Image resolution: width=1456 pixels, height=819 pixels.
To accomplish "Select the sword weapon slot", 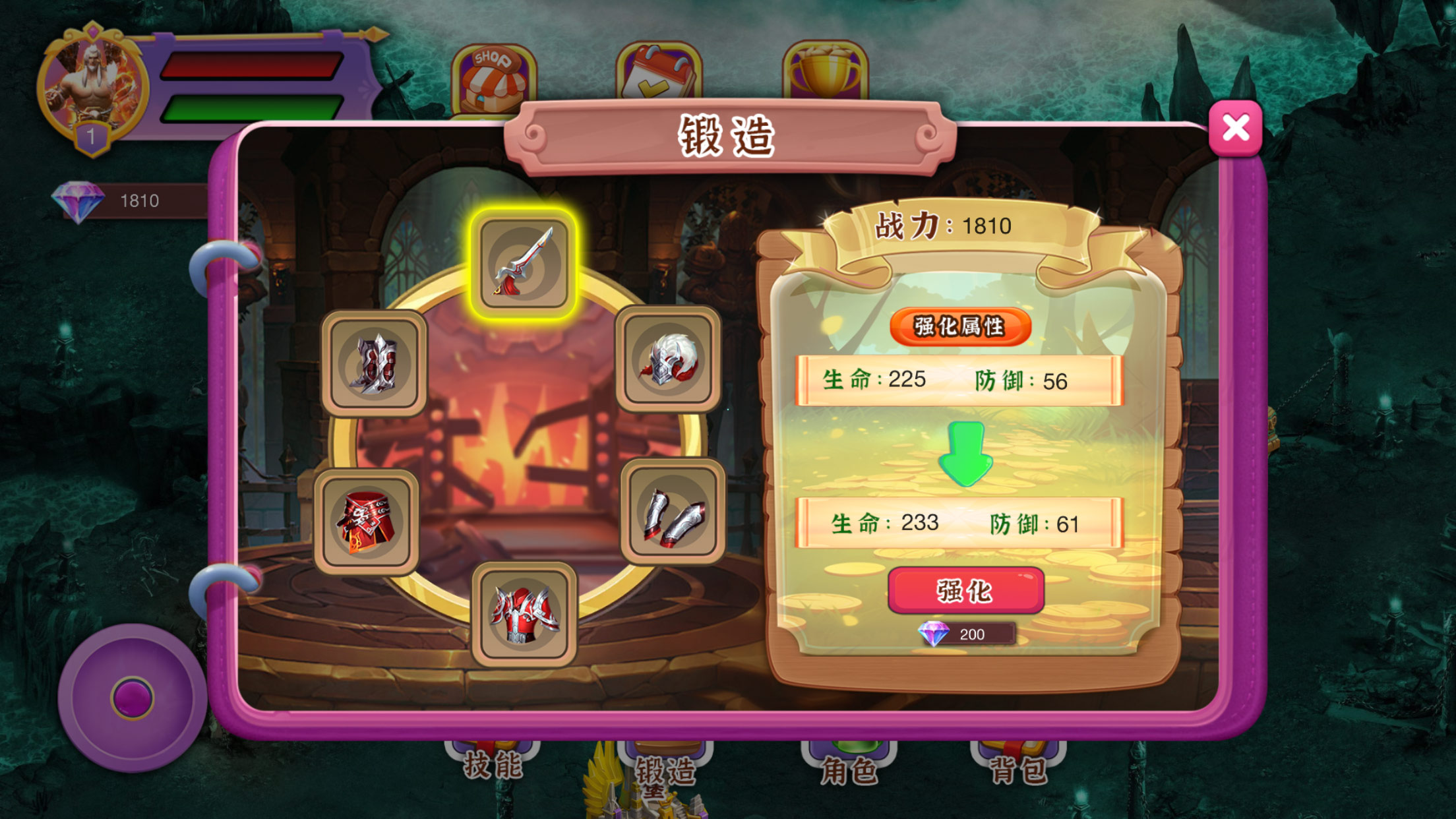I will [524, 264].
